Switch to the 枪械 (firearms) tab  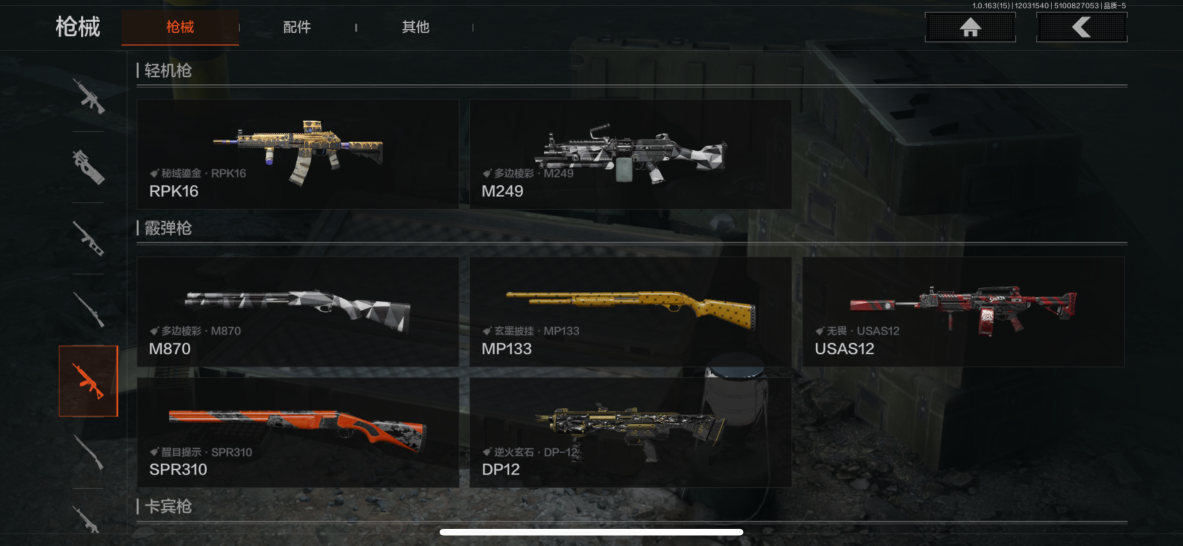pyautogui.click(x=180, y=27)
